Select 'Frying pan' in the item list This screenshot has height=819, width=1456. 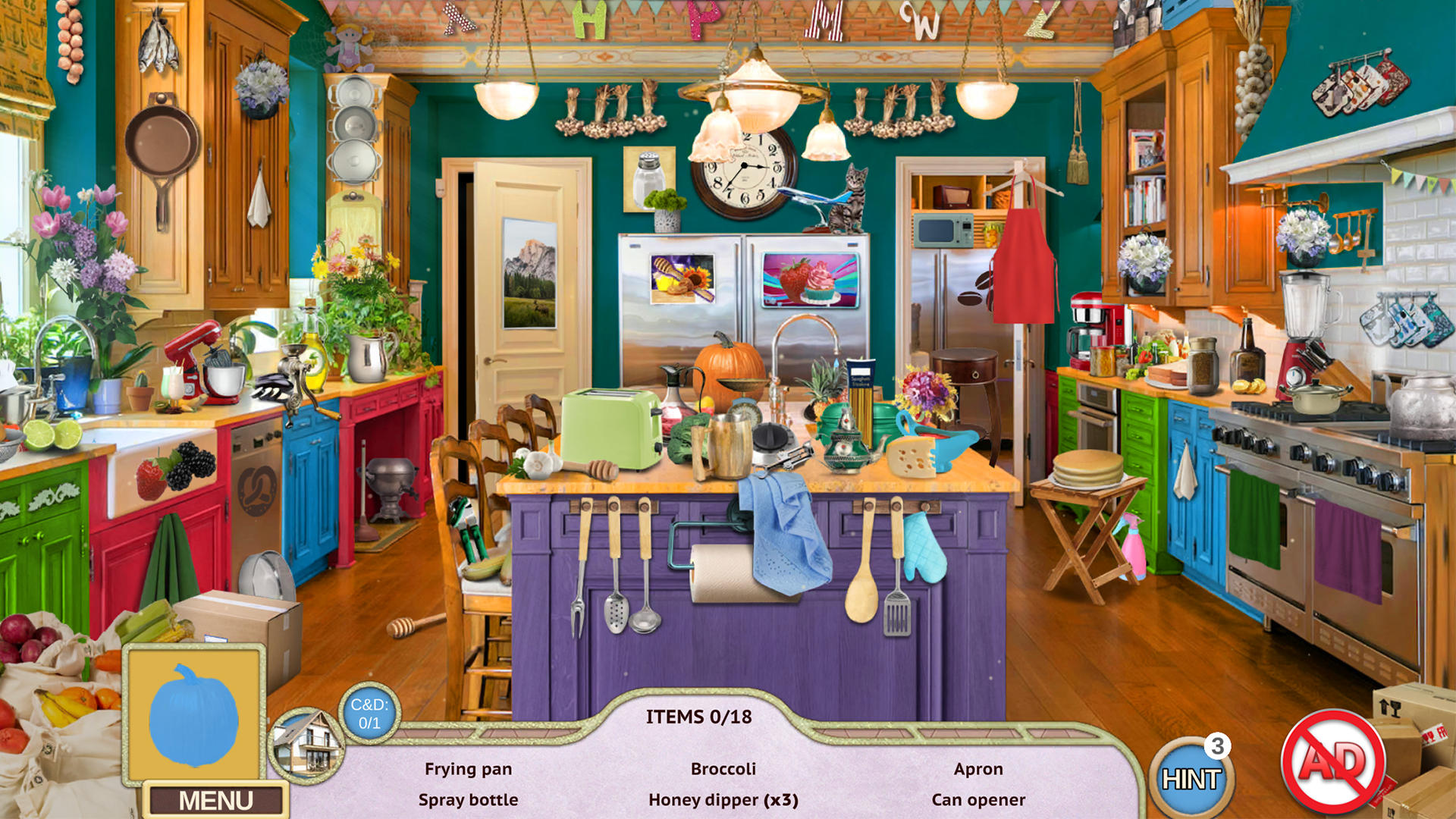pos(469,768)
